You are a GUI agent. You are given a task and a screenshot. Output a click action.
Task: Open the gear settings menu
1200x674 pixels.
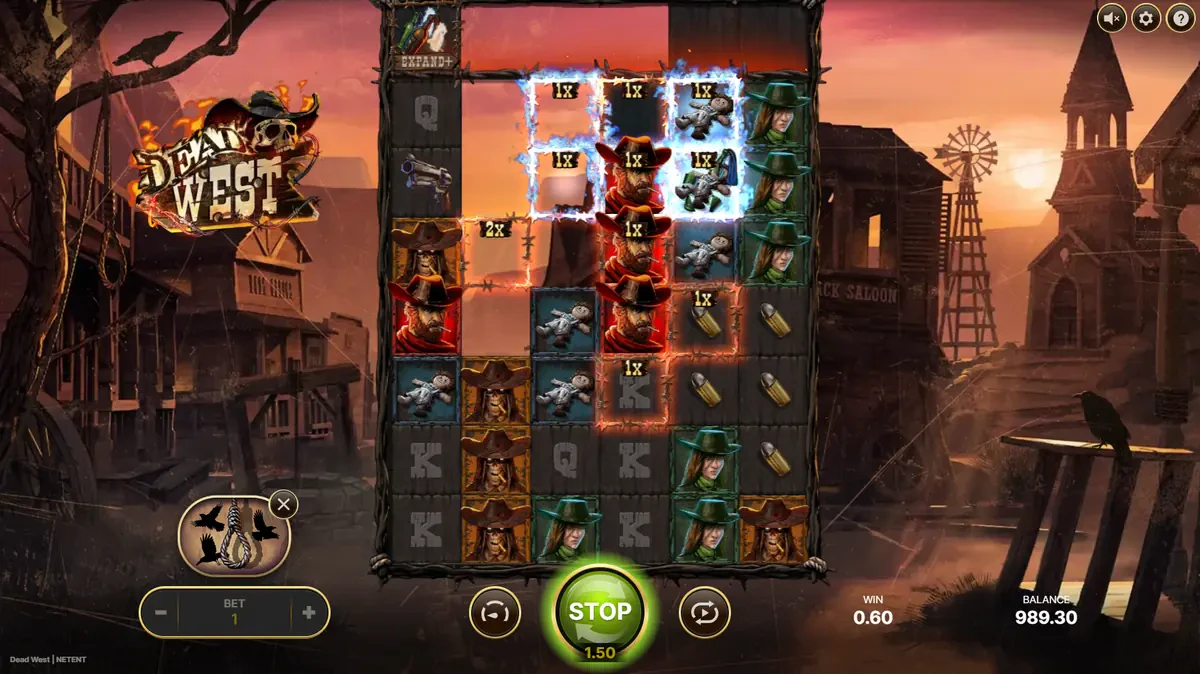coord(1146,18)
